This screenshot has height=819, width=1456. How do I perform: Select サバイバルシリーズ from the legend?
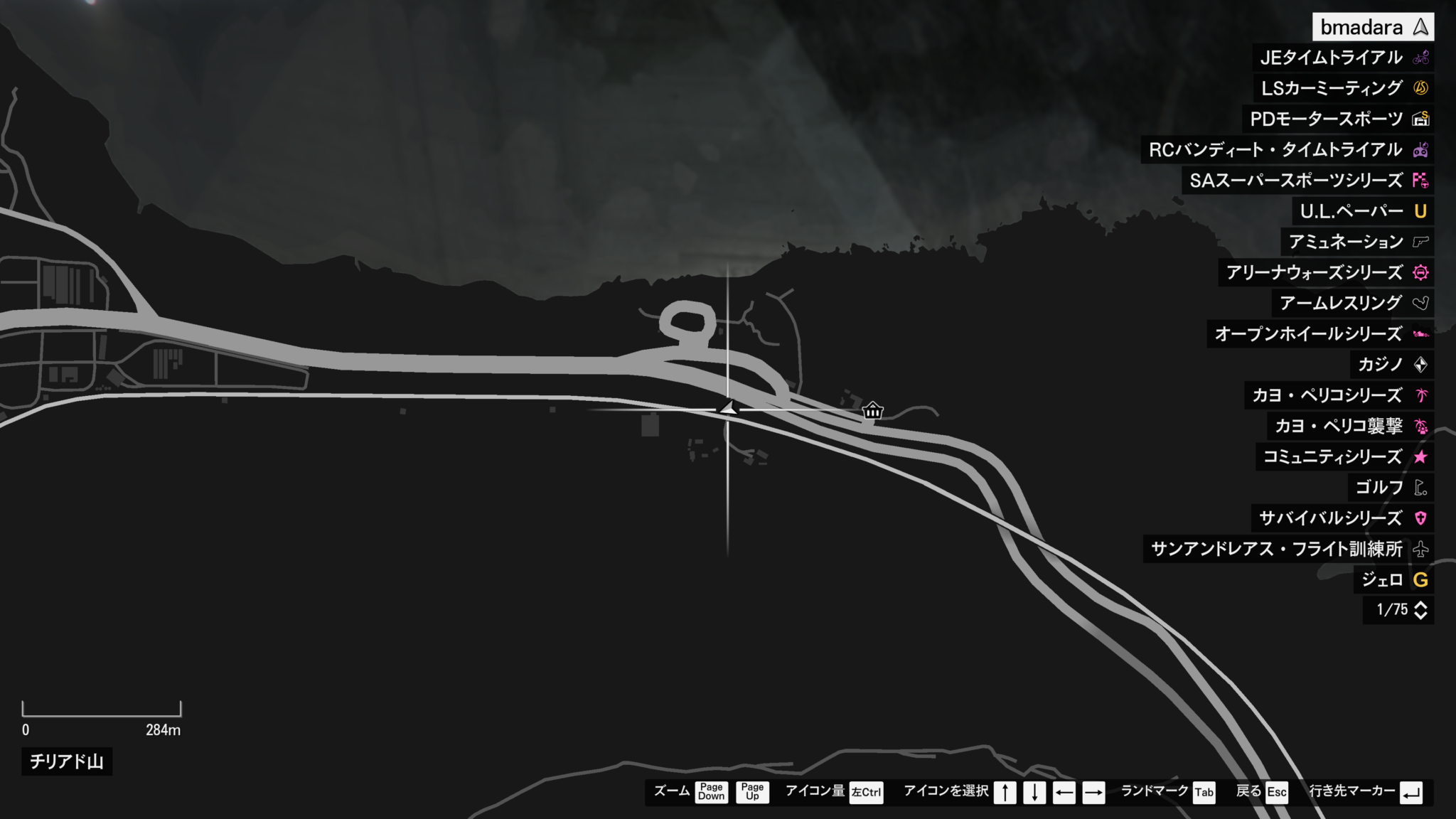pos(1342,518)
